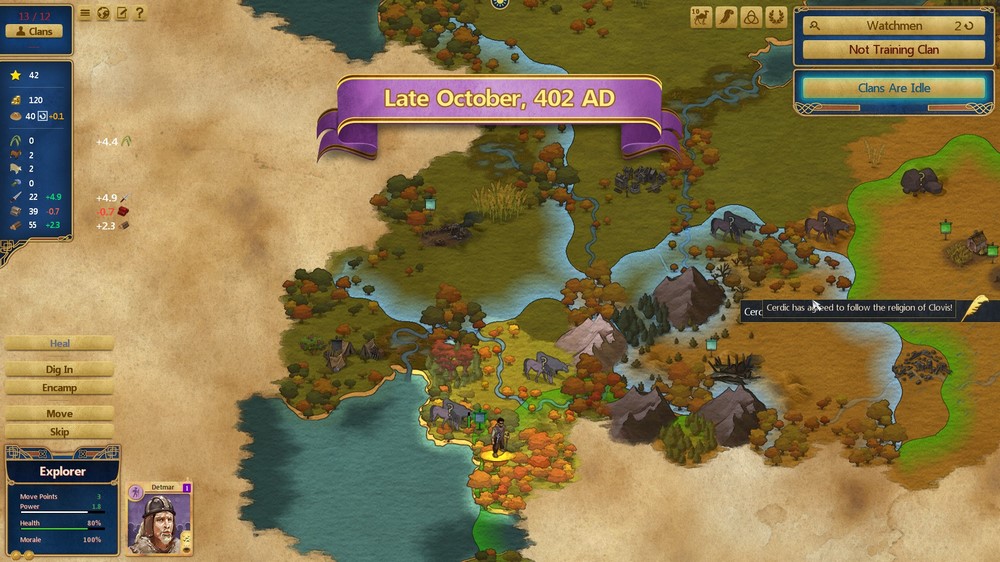Click the globe world overview icon
This screenshot has width=1000, height=562.
(x=103, y=14)
